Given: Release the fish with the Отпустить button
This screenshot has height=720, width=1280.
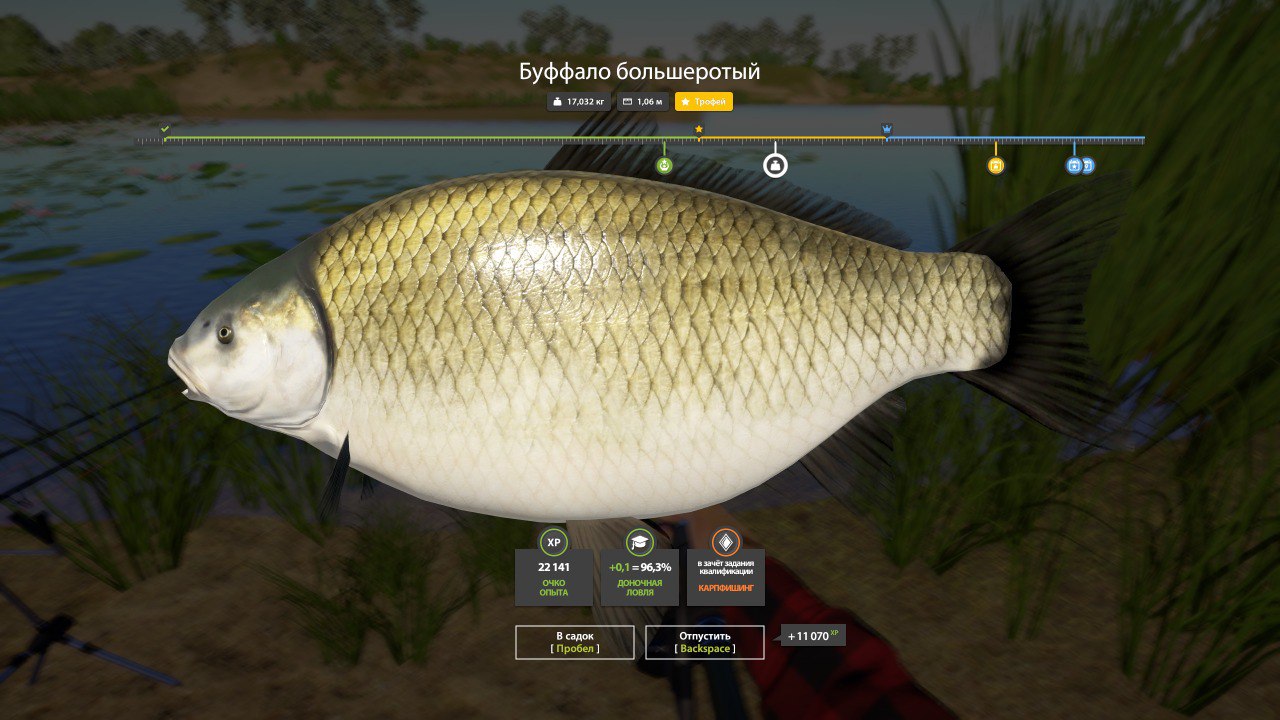Looking at the screenshot, I should (x=705, y=642).
